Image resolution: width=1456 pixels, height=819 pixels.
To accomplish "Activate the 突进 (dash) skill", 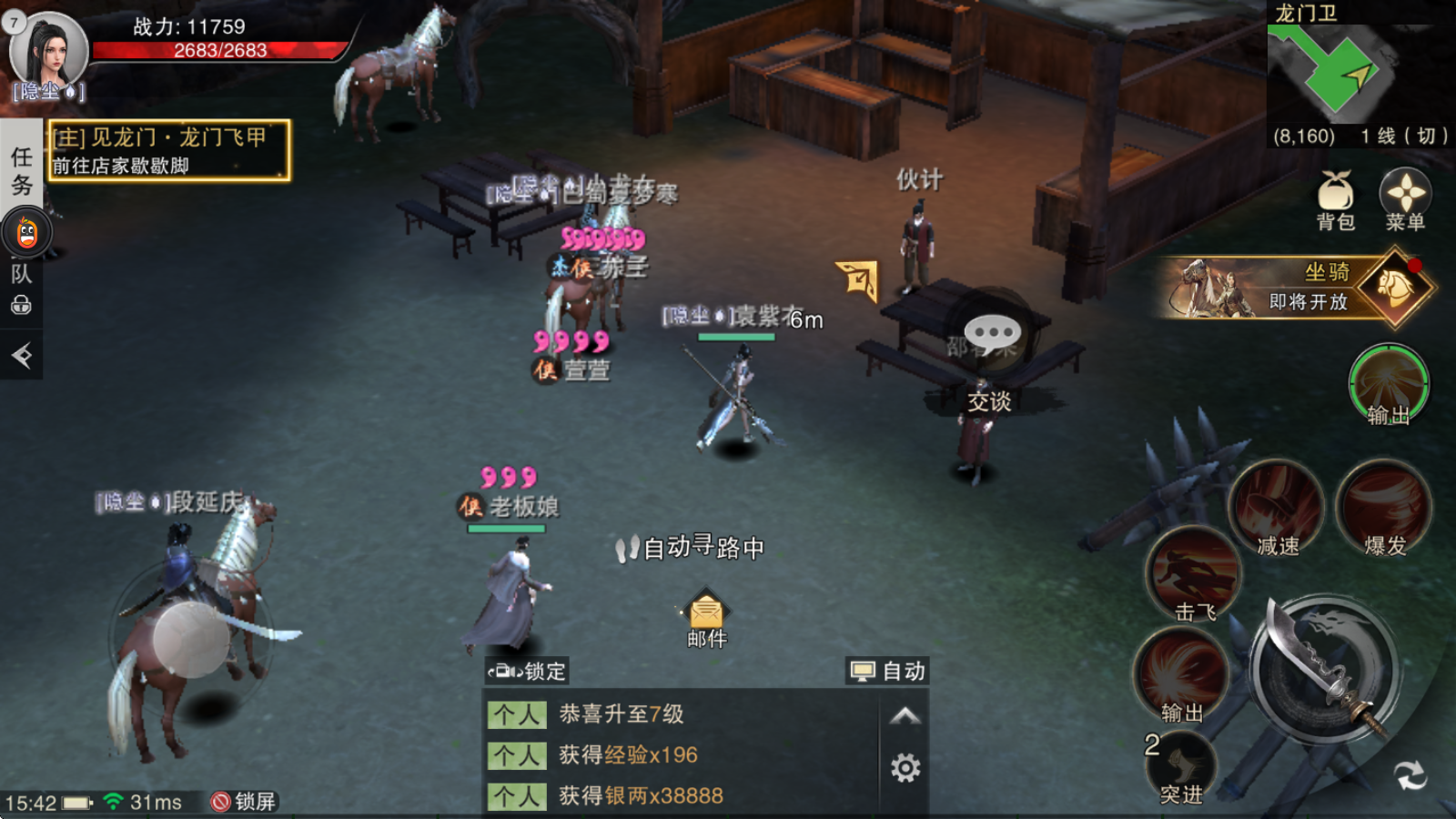I will point(1183,764).
